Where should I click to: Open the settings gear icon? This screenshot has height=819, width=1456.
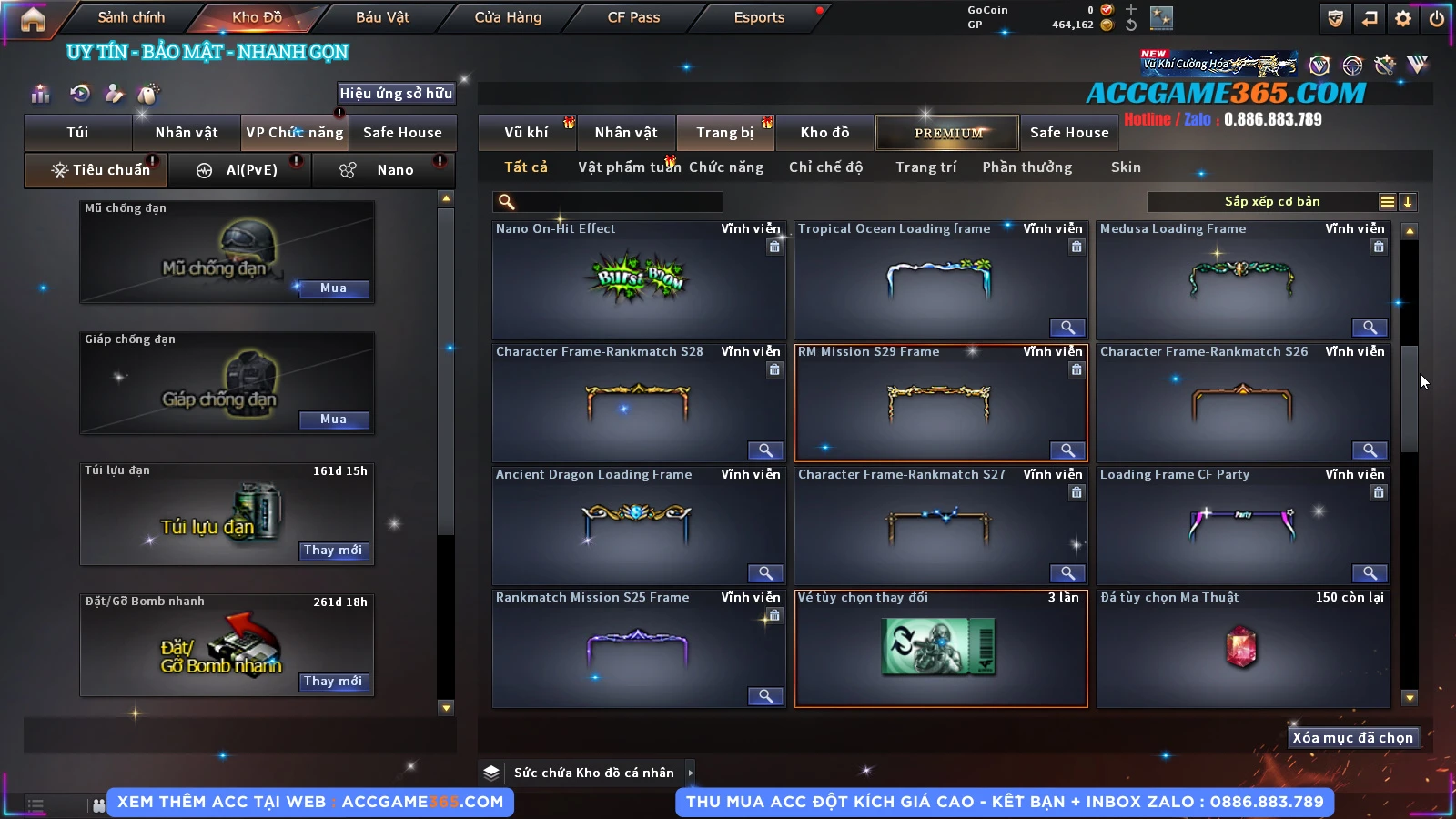1403,18
